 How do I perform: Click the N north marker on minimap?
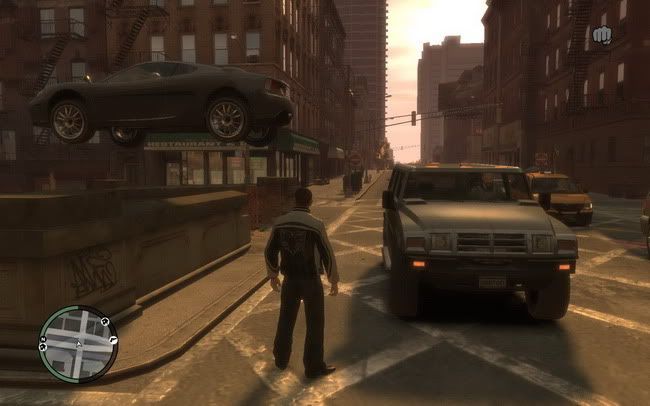coord(43,339)
